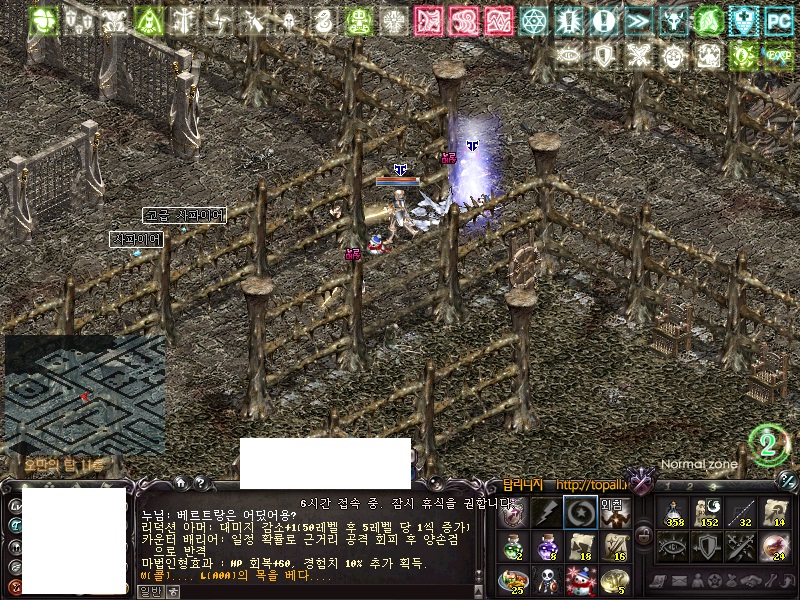Click the exclamation mark status icon
Image resolution: width=800 pixels, height=600 pixels.
[x=603, y=20]
